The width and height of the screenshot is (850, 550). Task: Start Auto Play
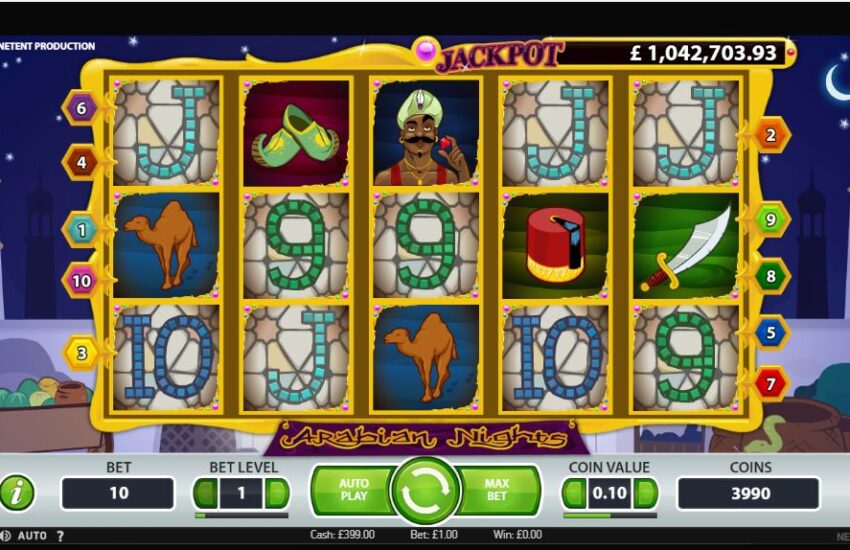pos(353,490)
